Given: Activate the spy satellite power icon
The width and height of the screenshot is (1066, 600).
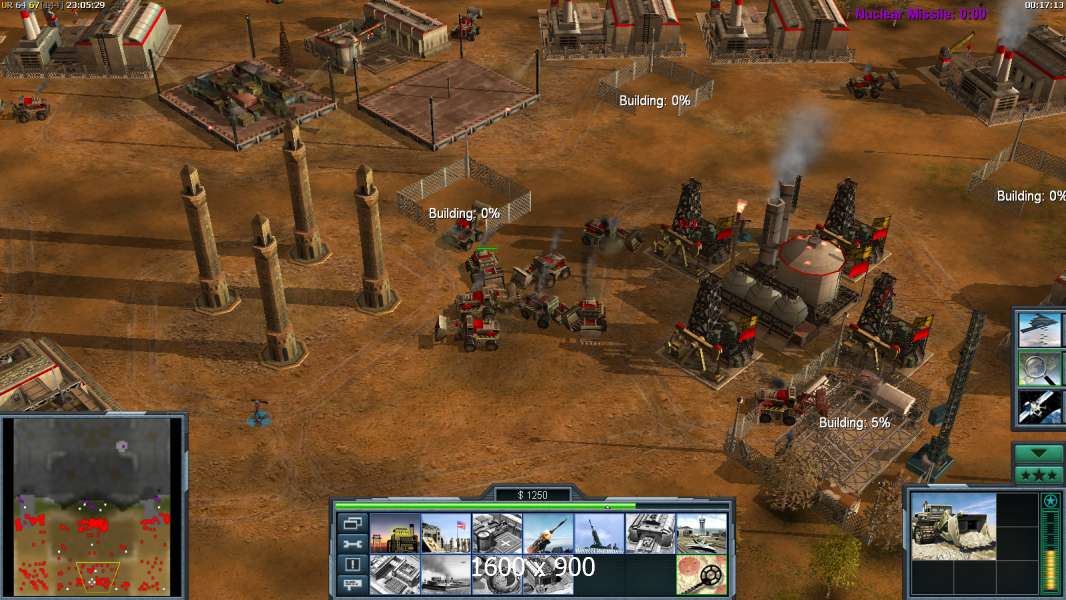Looking at the screenshot, I should coord(1039,406).
